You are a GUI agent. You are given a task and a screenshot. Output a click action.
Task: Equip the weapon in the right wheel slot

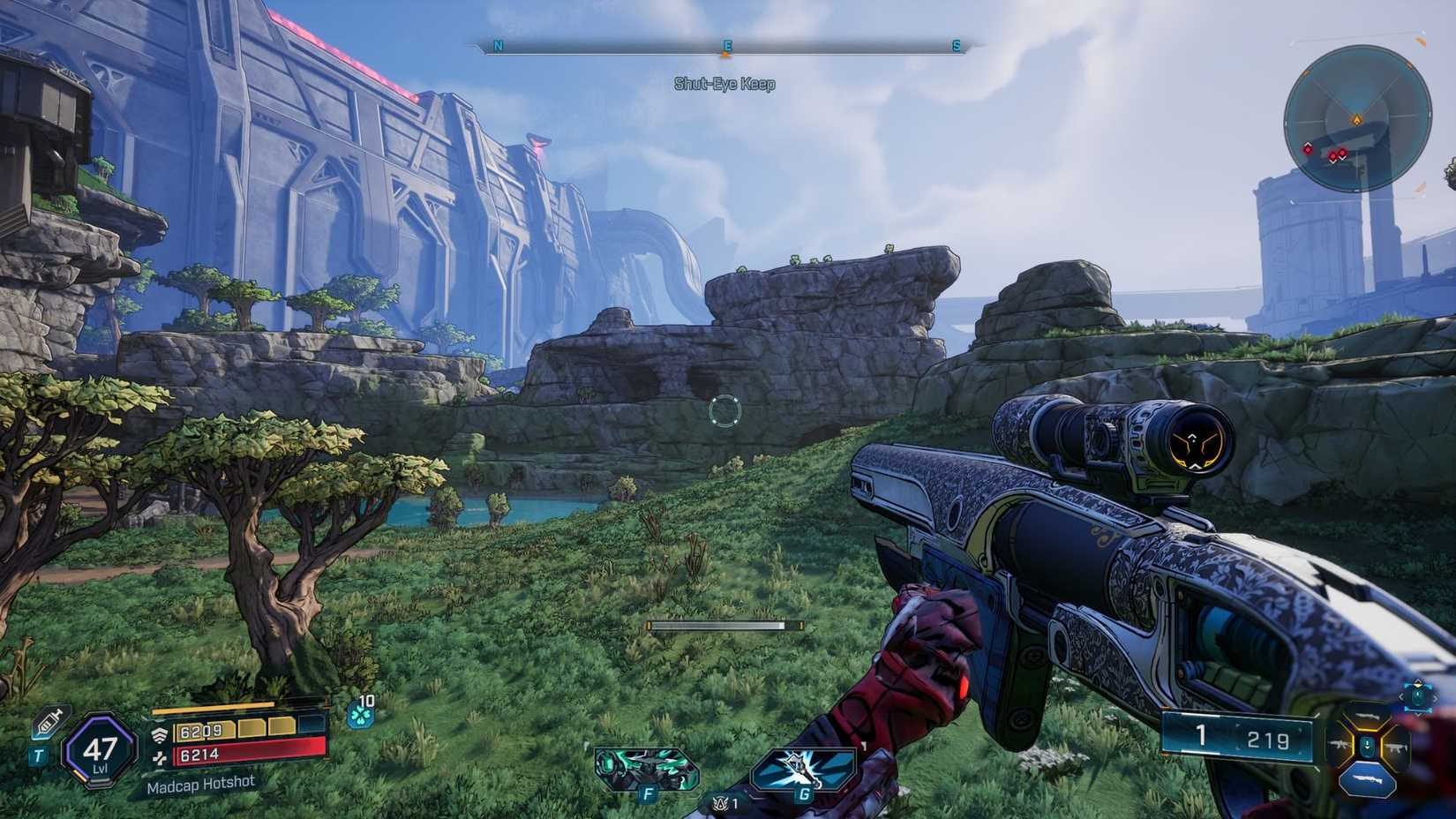click(x=1396, y=748)
